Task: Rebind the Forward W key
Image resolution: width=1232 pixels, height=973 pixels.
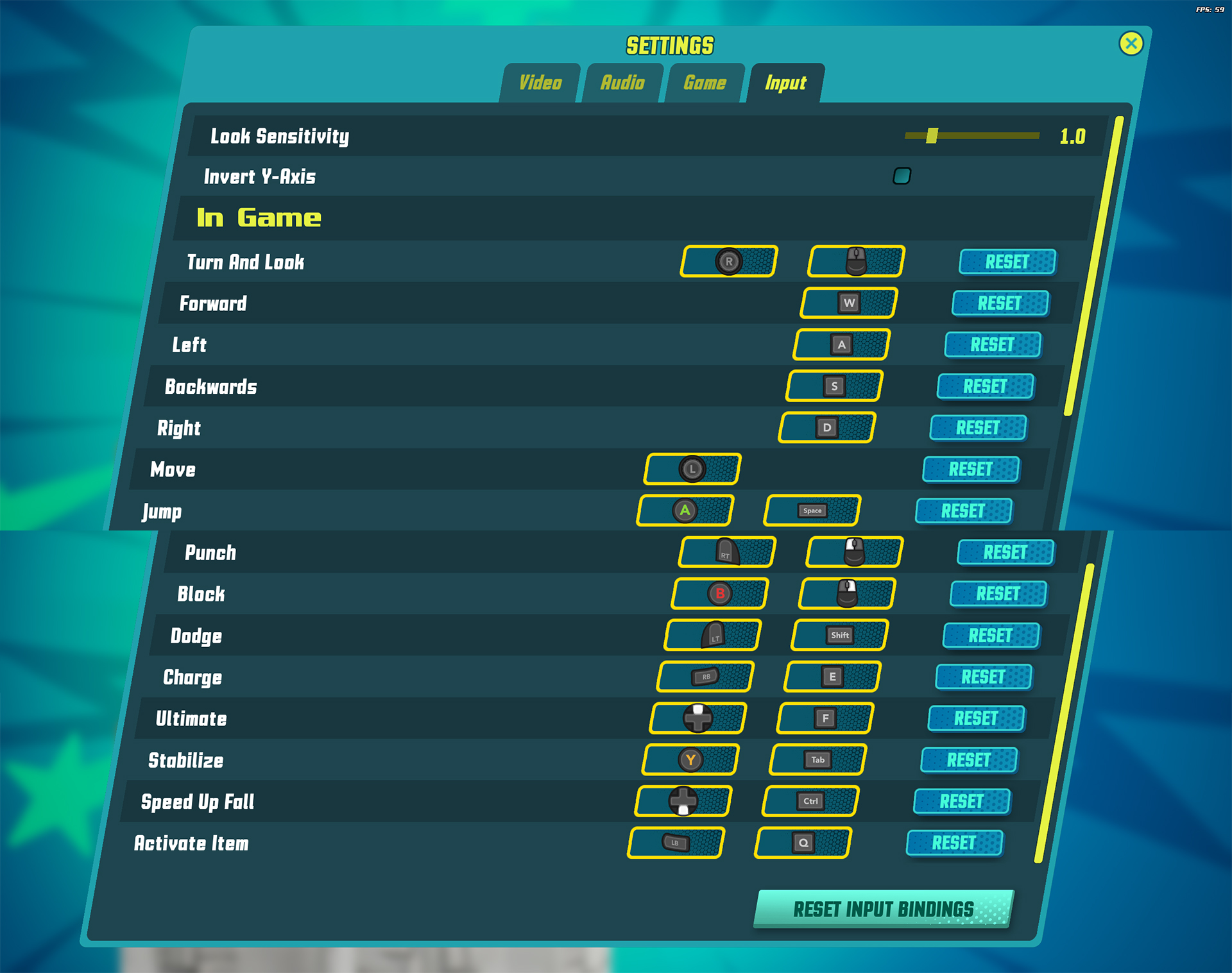Action: point(849,303)
